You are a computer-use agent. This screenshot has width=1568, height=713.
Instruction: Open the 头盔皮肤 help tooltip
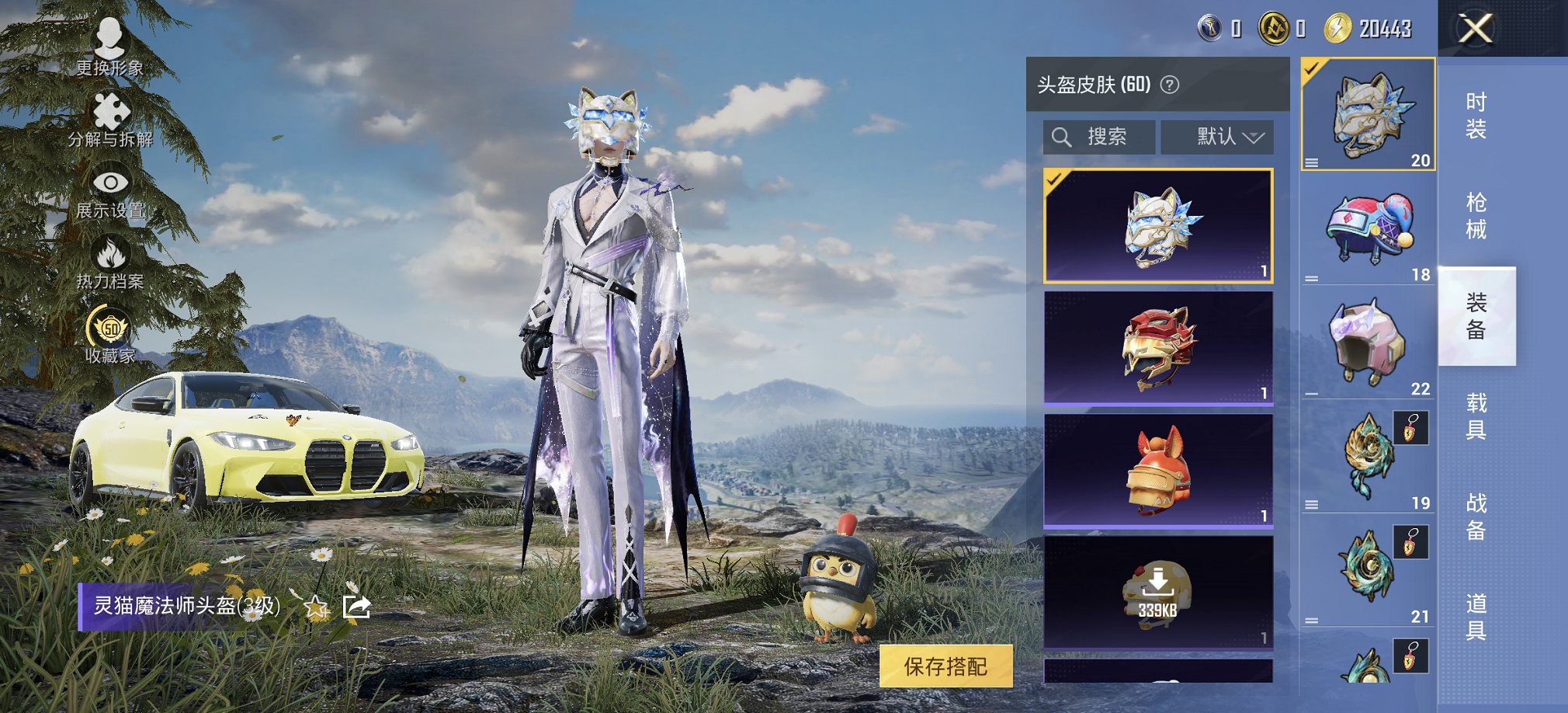[1171, 85]
